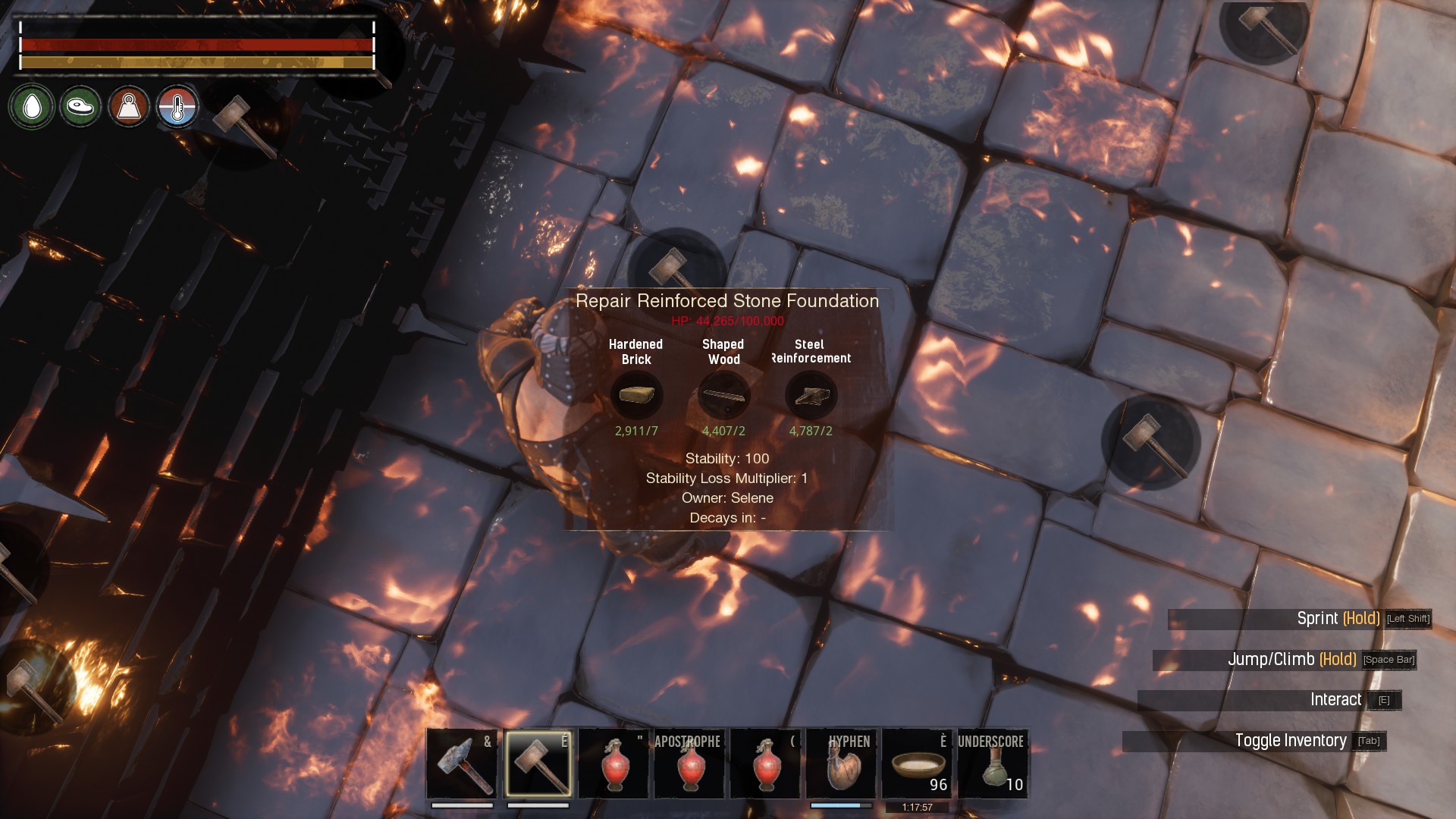Select the waterskin in the HYPHEN slot
Screen dimensions: 1456x819
pyautogui.click(x=841, y=764)
